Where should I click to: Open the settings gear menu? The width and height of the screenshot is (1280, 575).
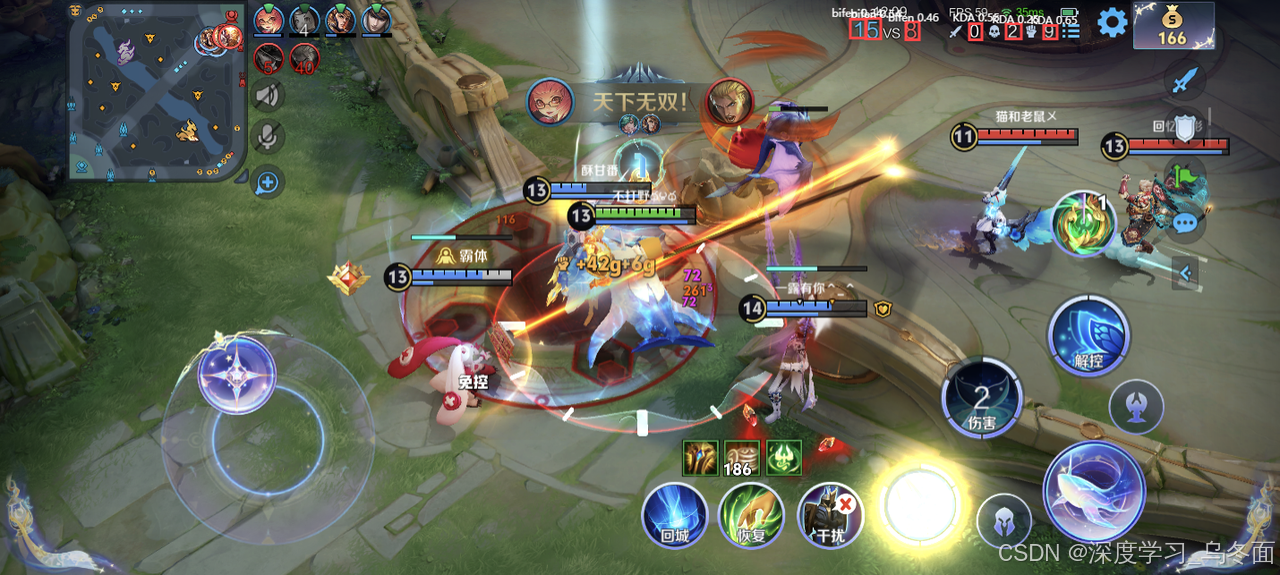click(1112, 22)
